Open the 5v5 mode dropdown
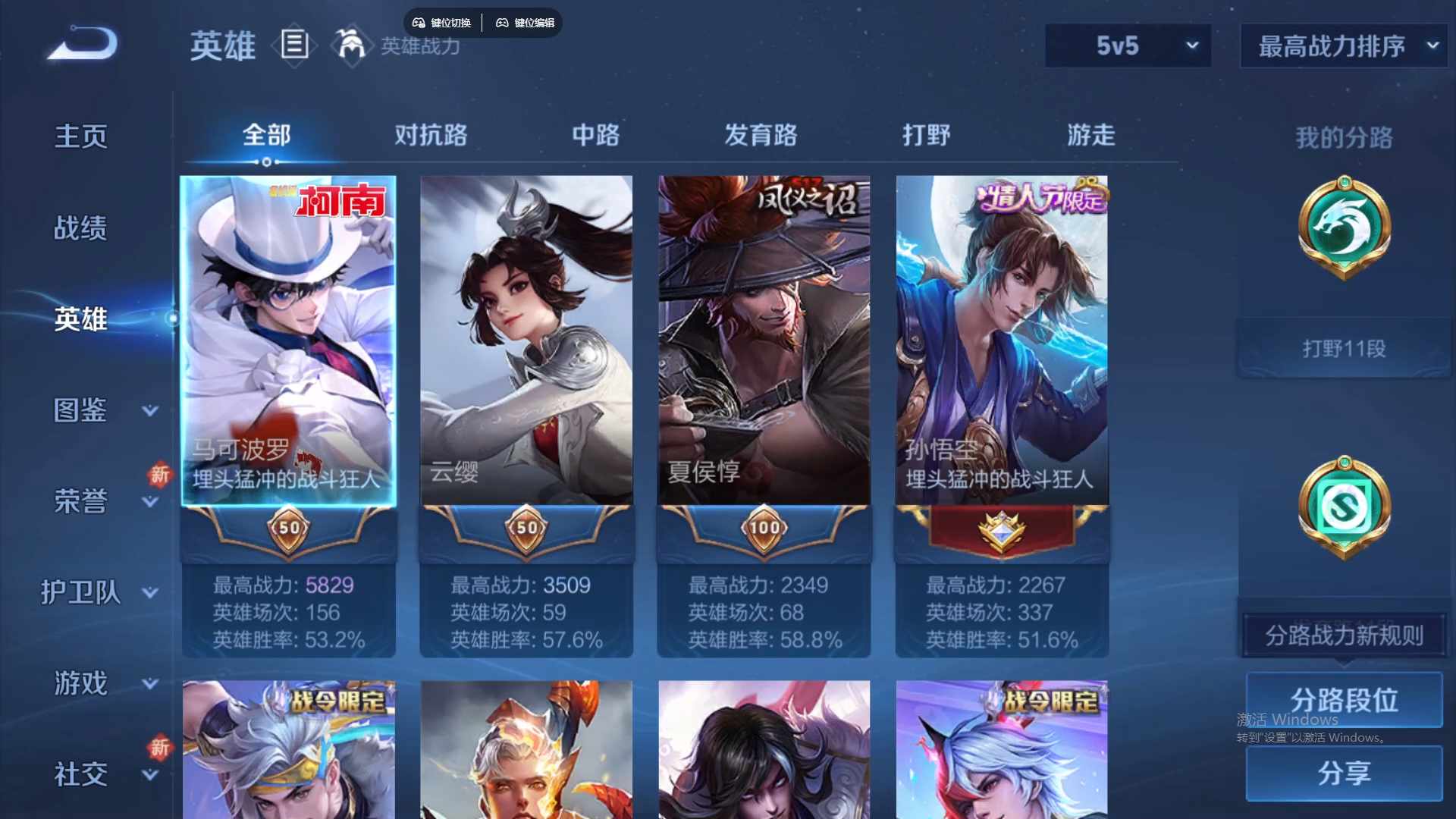 [1127, 45]
